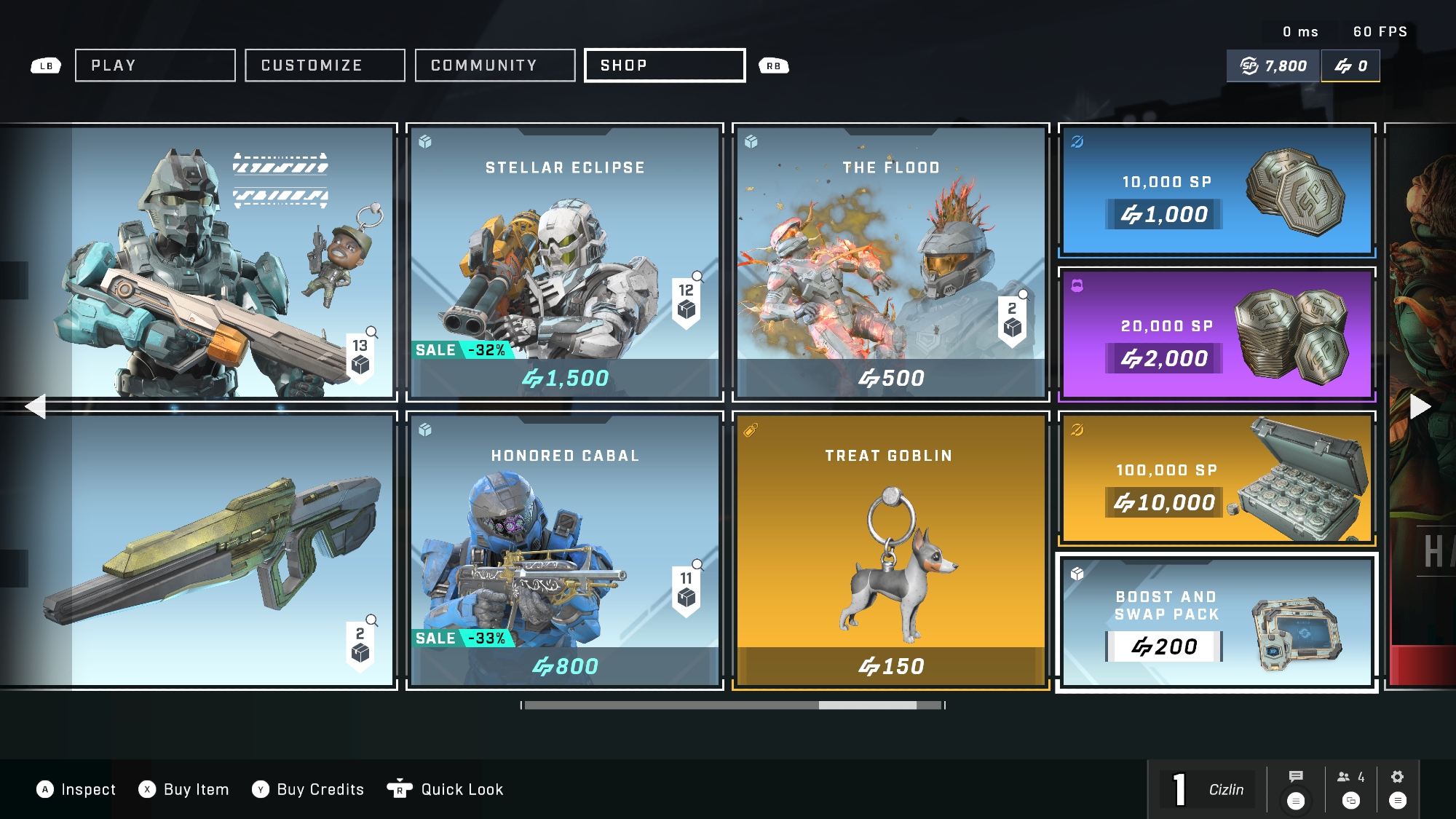Open the friends list showing 4 players
The width and height of the screenshot is (1456, 819).
(1350, 778)
